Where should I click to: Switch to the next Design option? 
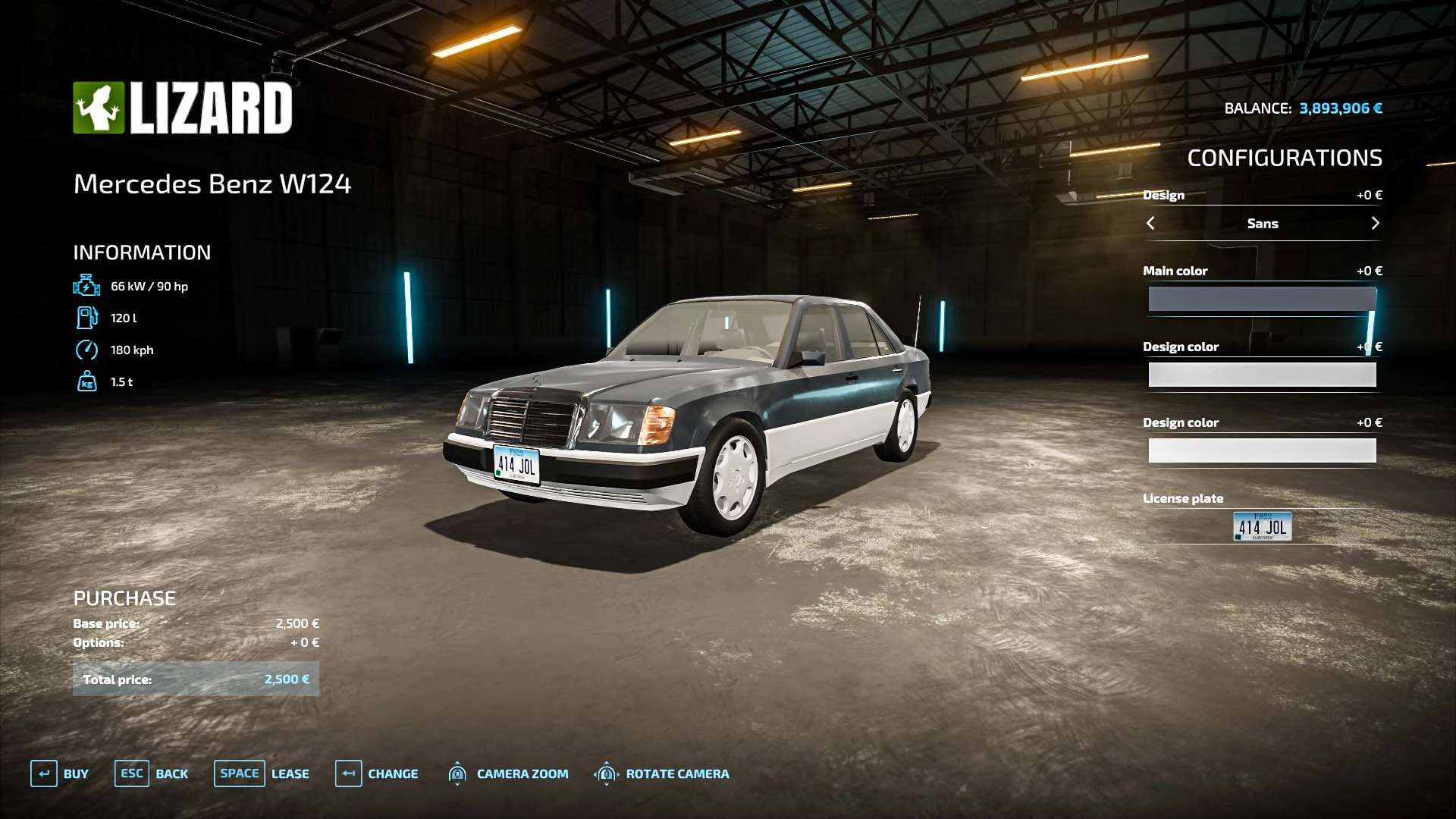pos(1375,223)
